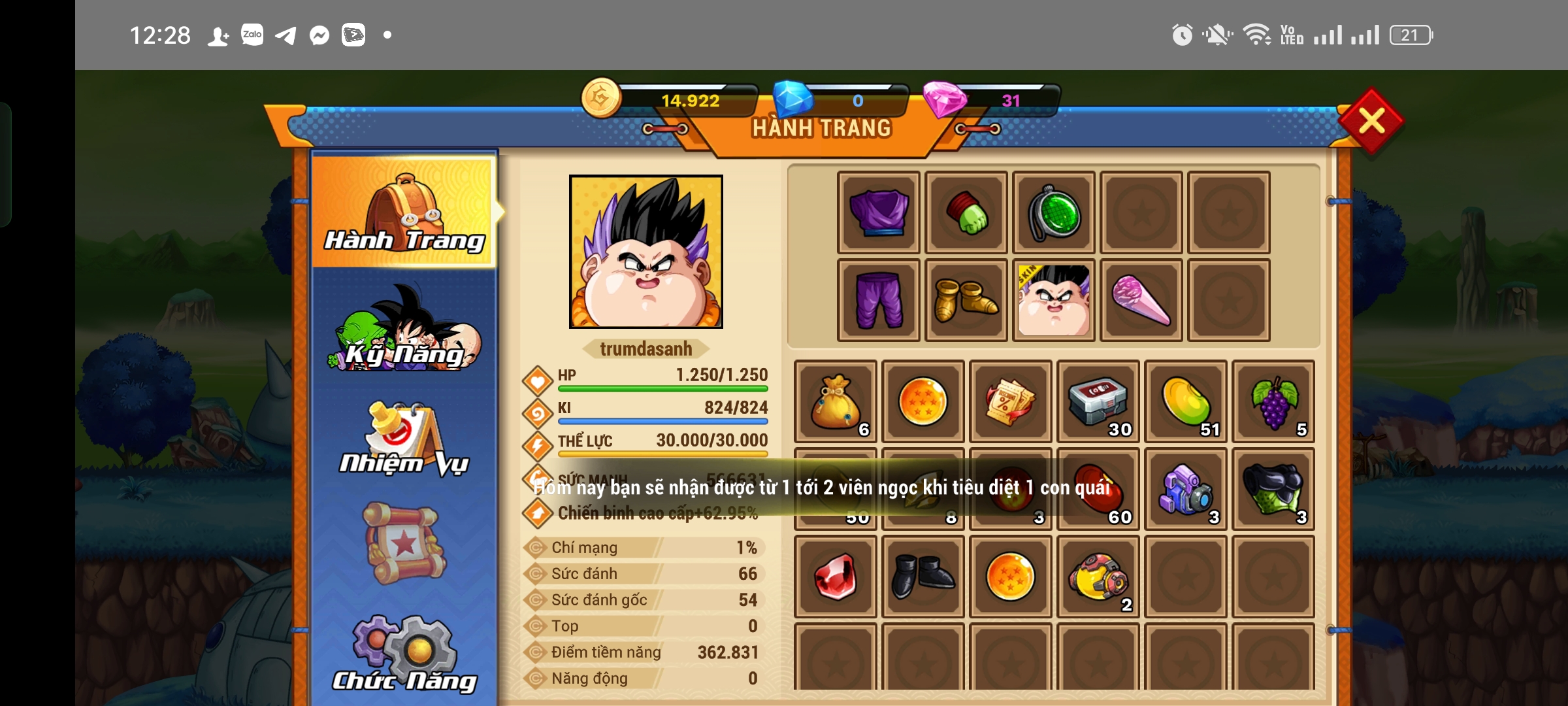Pick the character skin avatar slot
1568x706 pixels.
point(1054,300)
